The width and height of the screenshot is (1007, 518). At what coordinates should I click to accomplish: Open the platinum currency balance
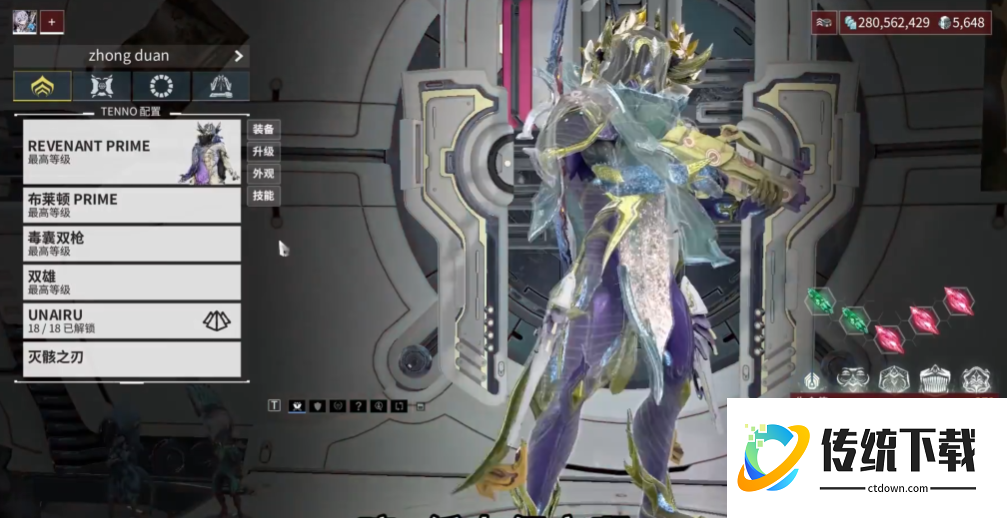pyautogui.click(x=964, y=22)
